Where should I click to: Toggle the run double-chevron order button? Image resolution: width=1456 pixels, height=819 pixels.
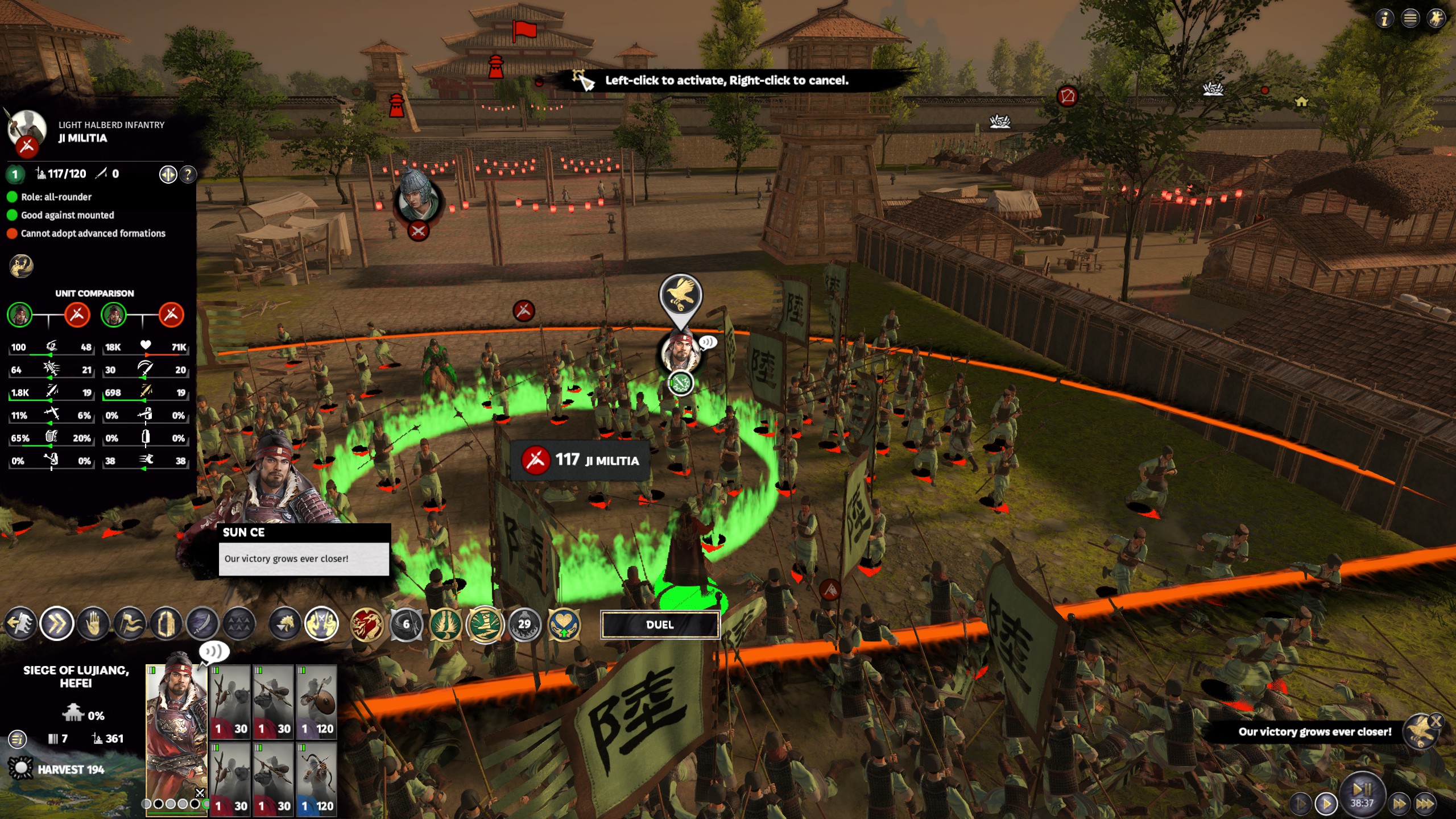coord(57,624)
